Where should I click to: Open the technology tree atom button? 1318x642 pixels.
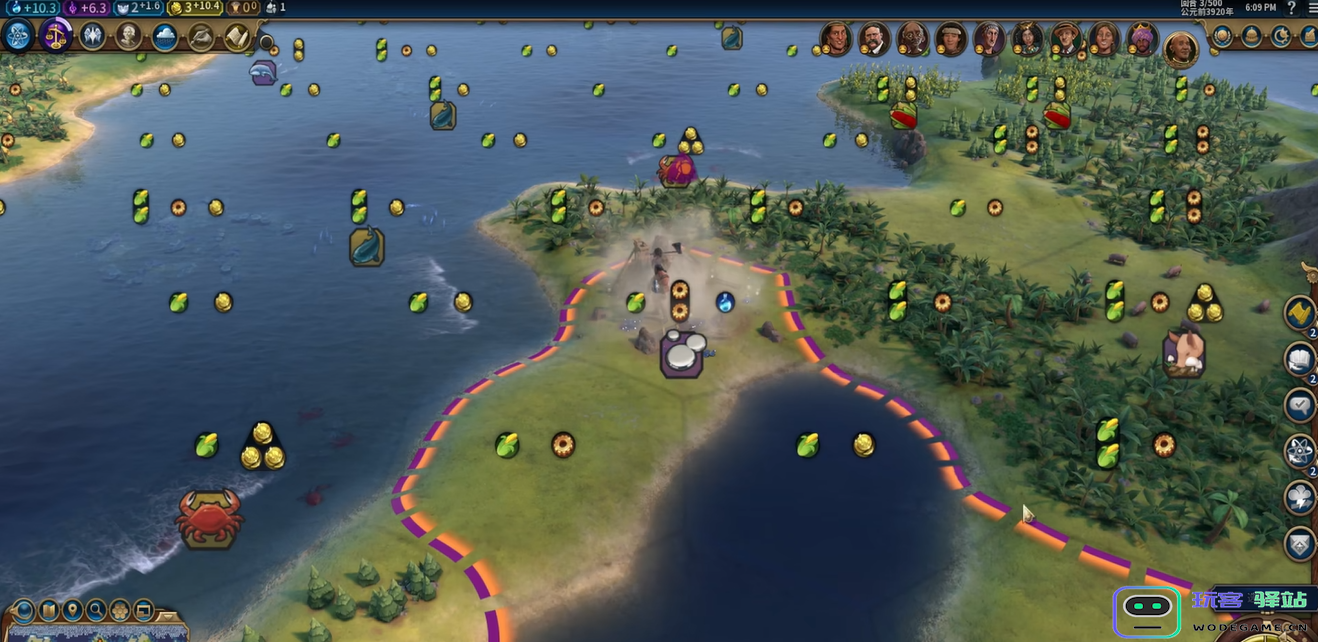18,36
